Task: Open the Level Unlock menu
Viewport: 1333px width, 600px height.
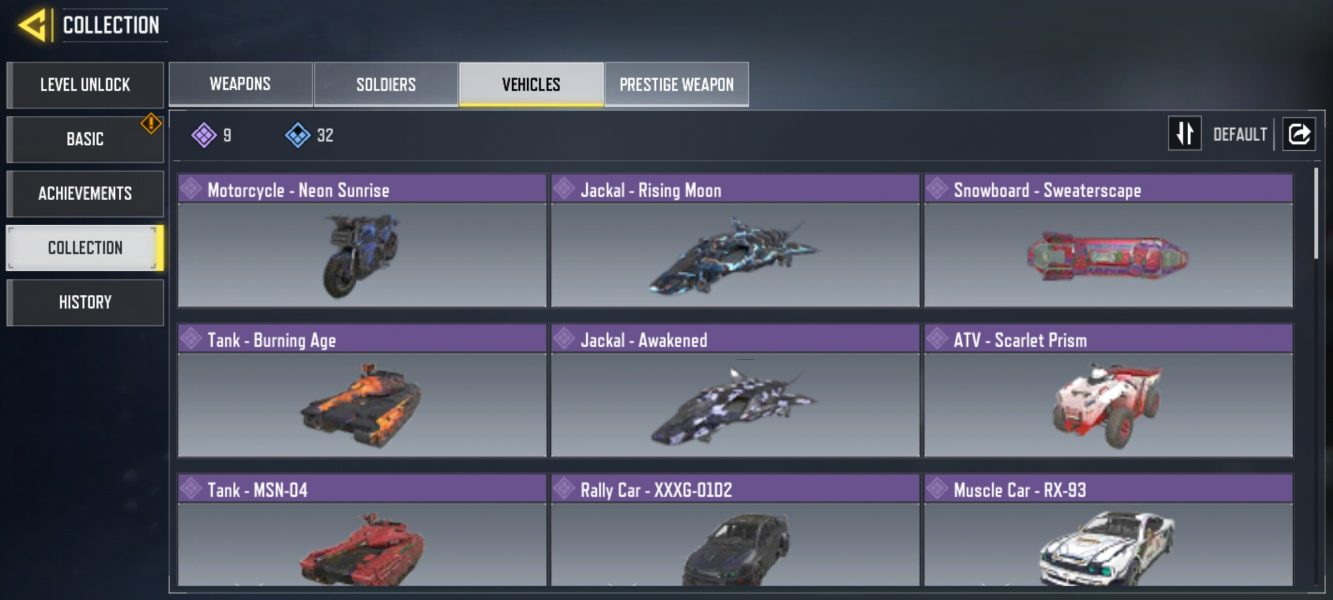Action: click(85, 85)
